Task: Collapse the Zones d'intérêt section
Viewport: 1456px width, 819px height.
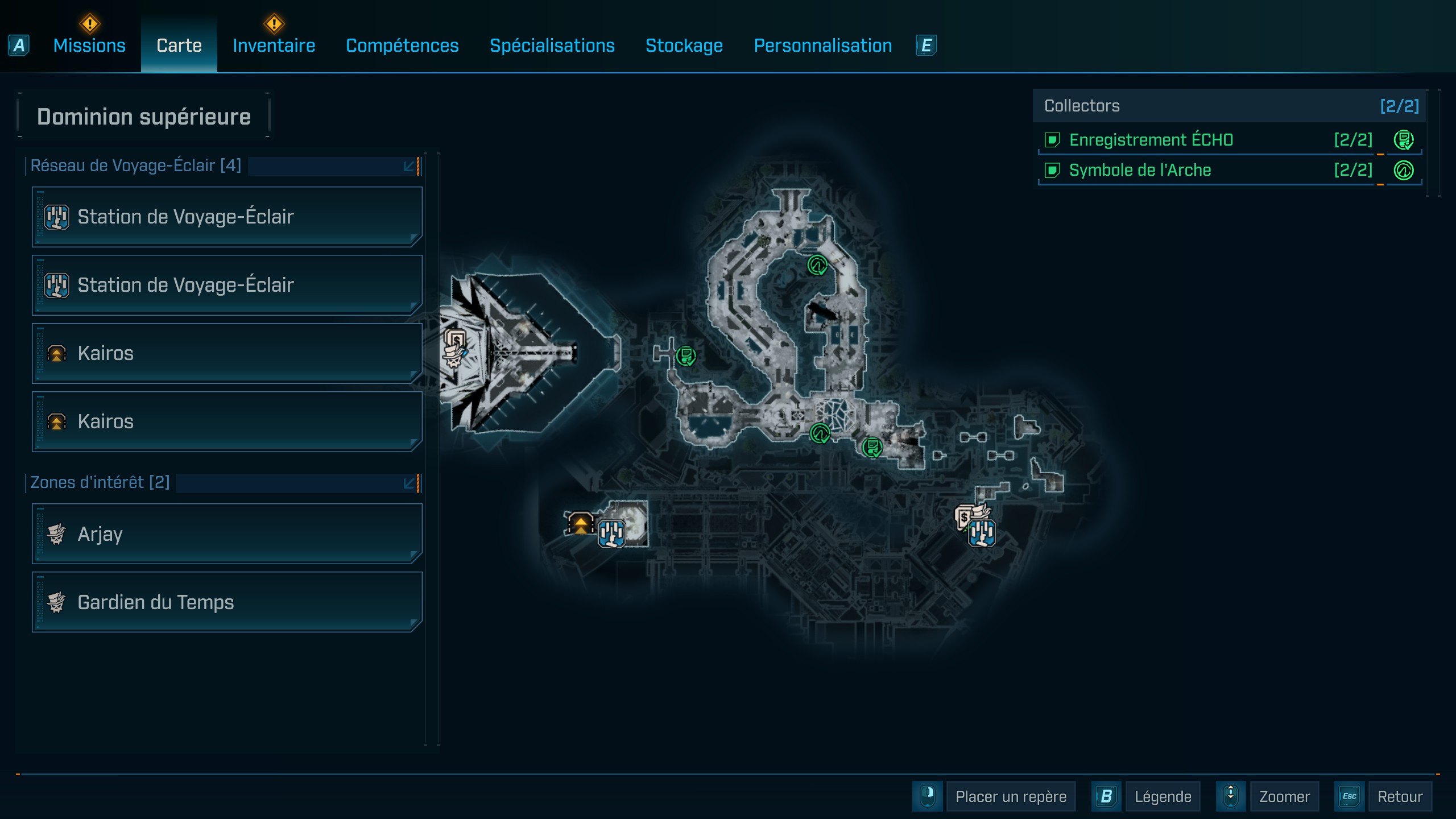Action: (409, 483)
